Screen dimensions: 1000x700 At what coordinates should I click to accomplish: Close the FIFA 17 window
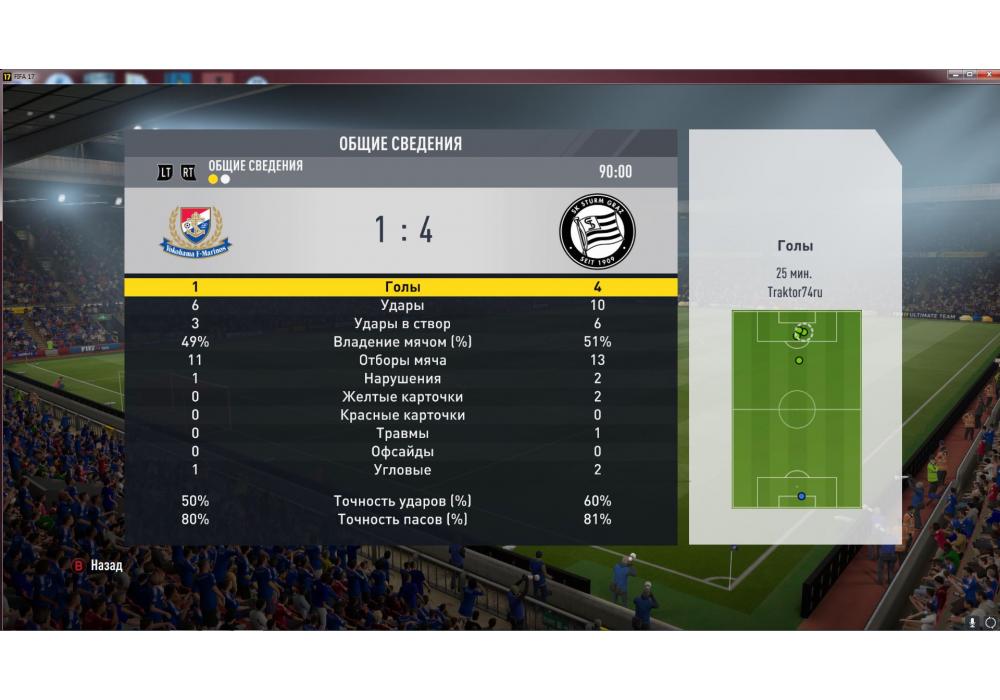(x=987, y=75)
